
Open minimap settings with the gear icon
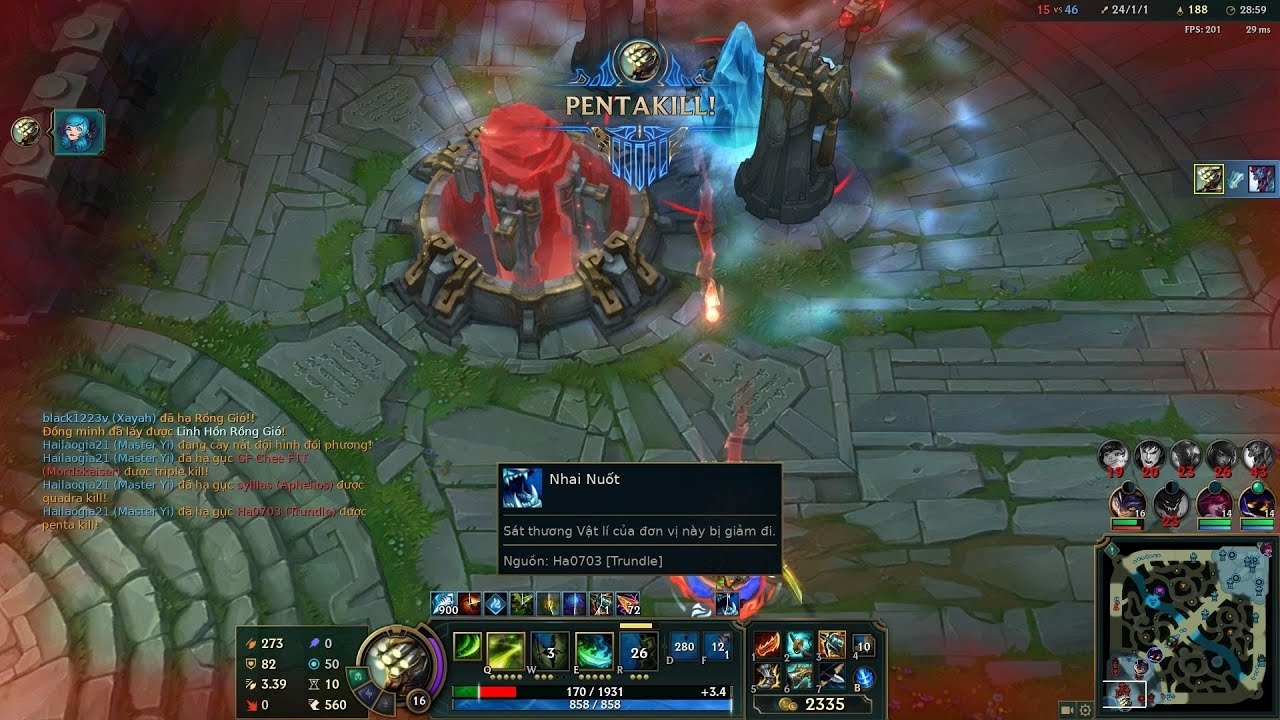pos(1086,710)
